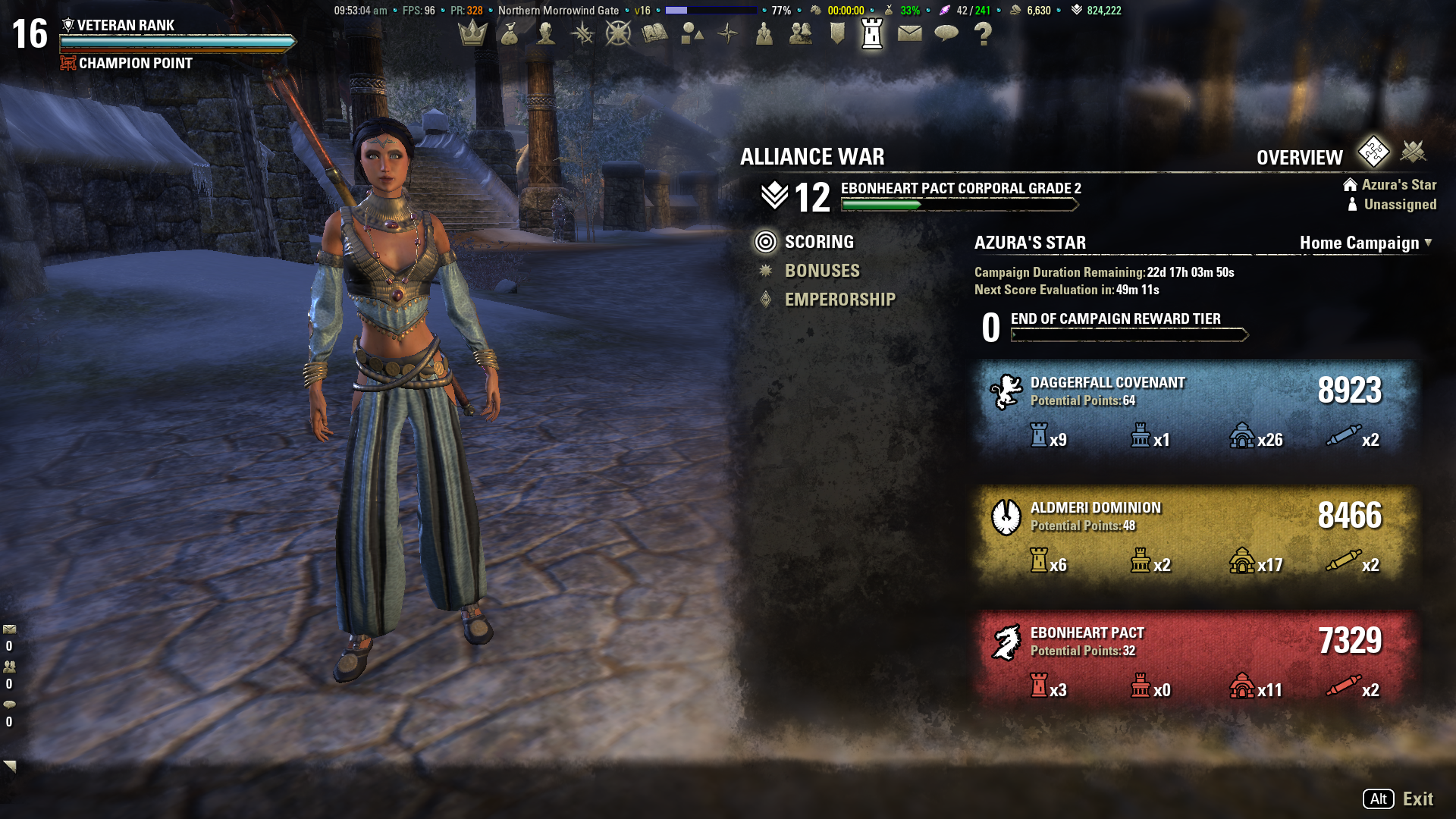The height and width of the screenshot is (819, 1456).
Task: Open the Emperorship section
Action: (839, 300)
